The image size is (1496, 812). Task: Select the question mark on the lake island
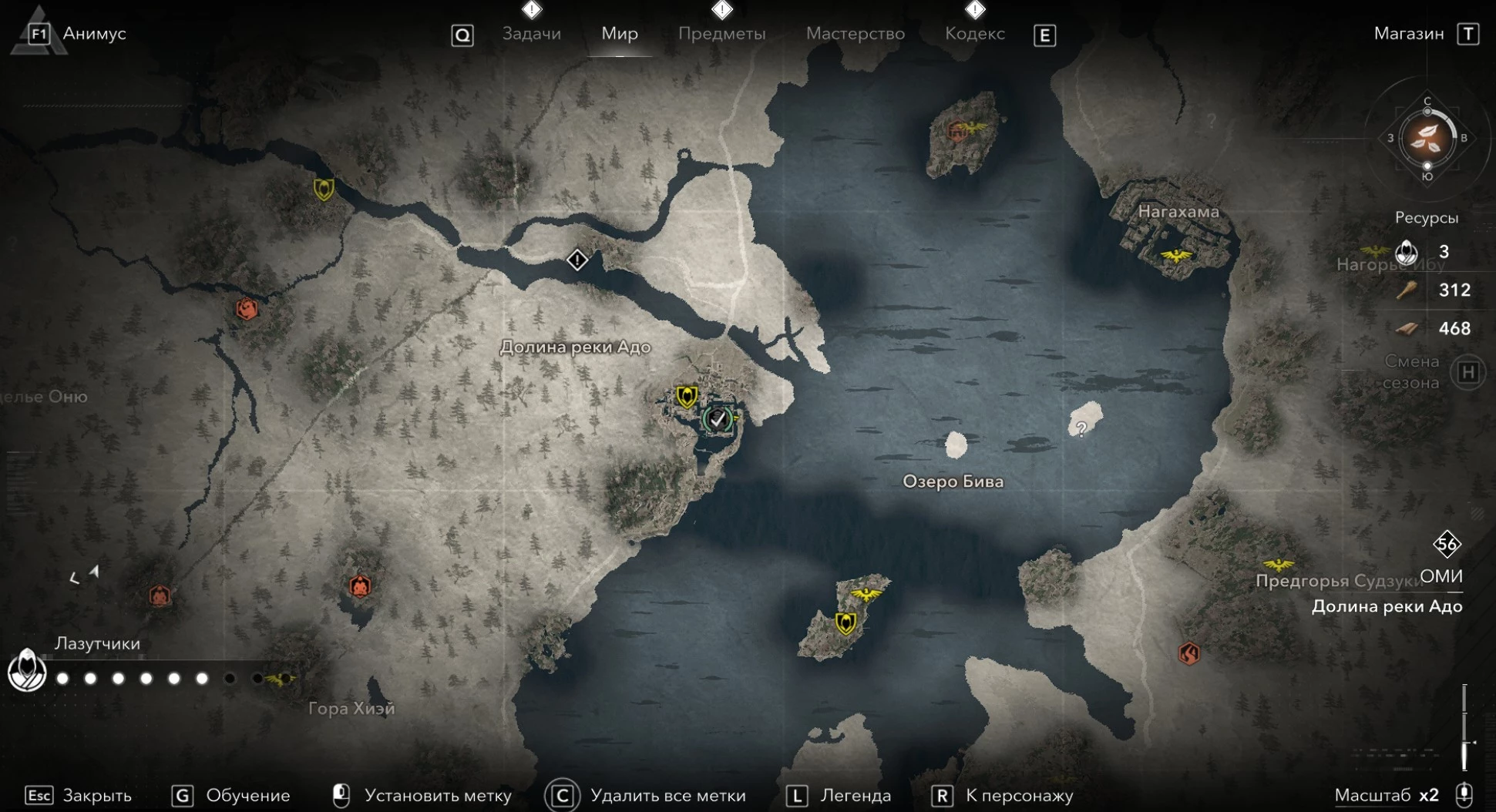tap(1081, 428)
